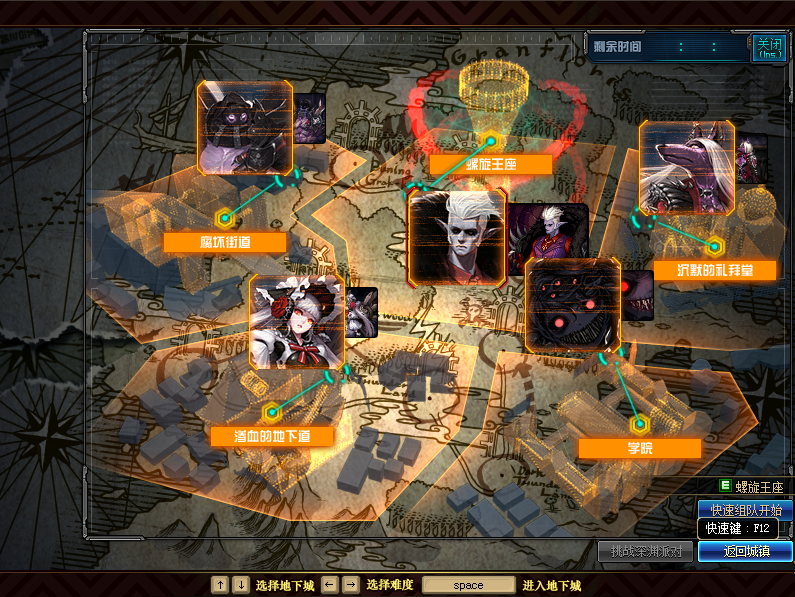Choose the 学院 dungeon label

(639, 448)
